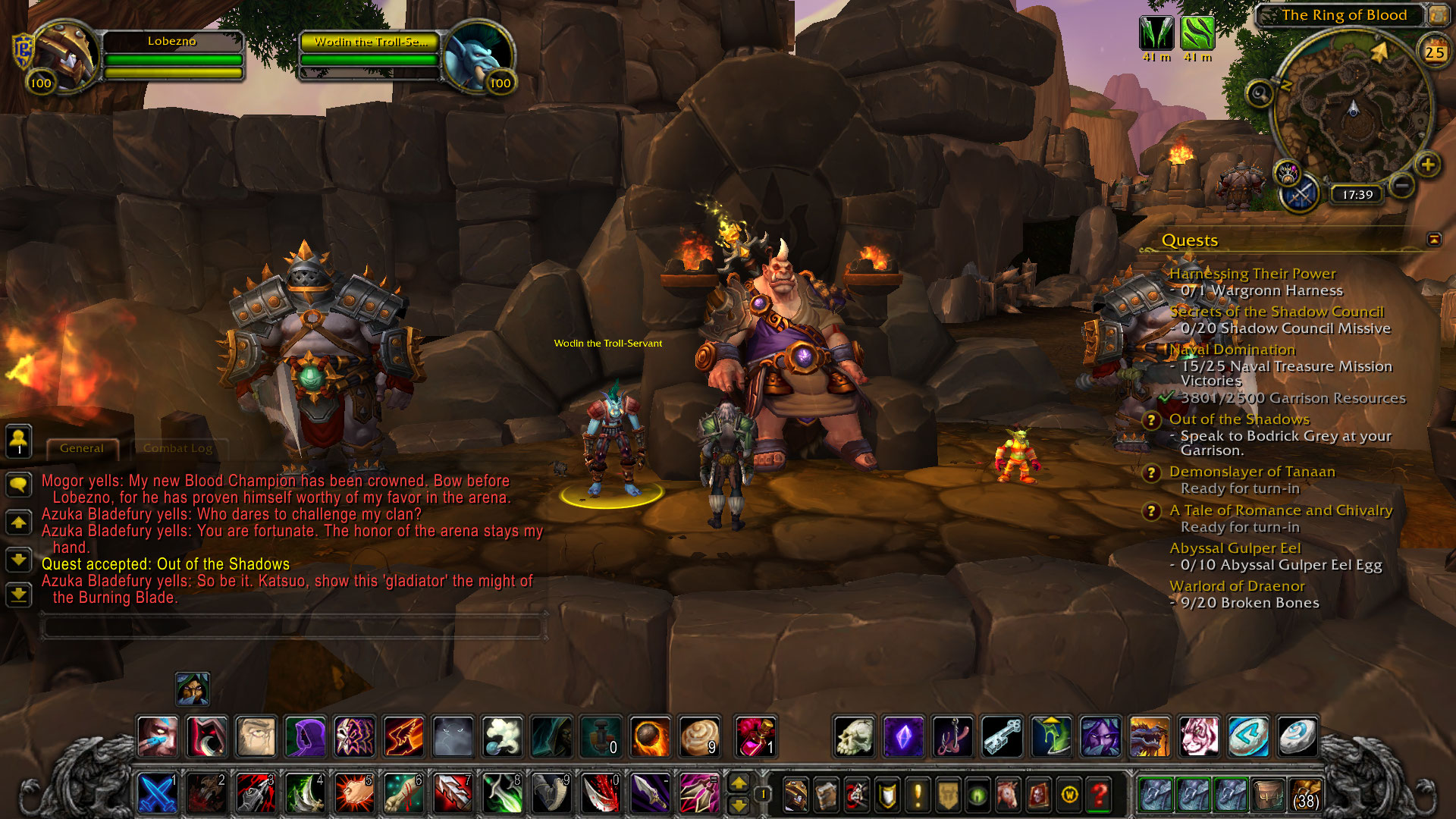Collapse the Quests tracker panel
The image size is (1456, 819).
(1434, 240)
